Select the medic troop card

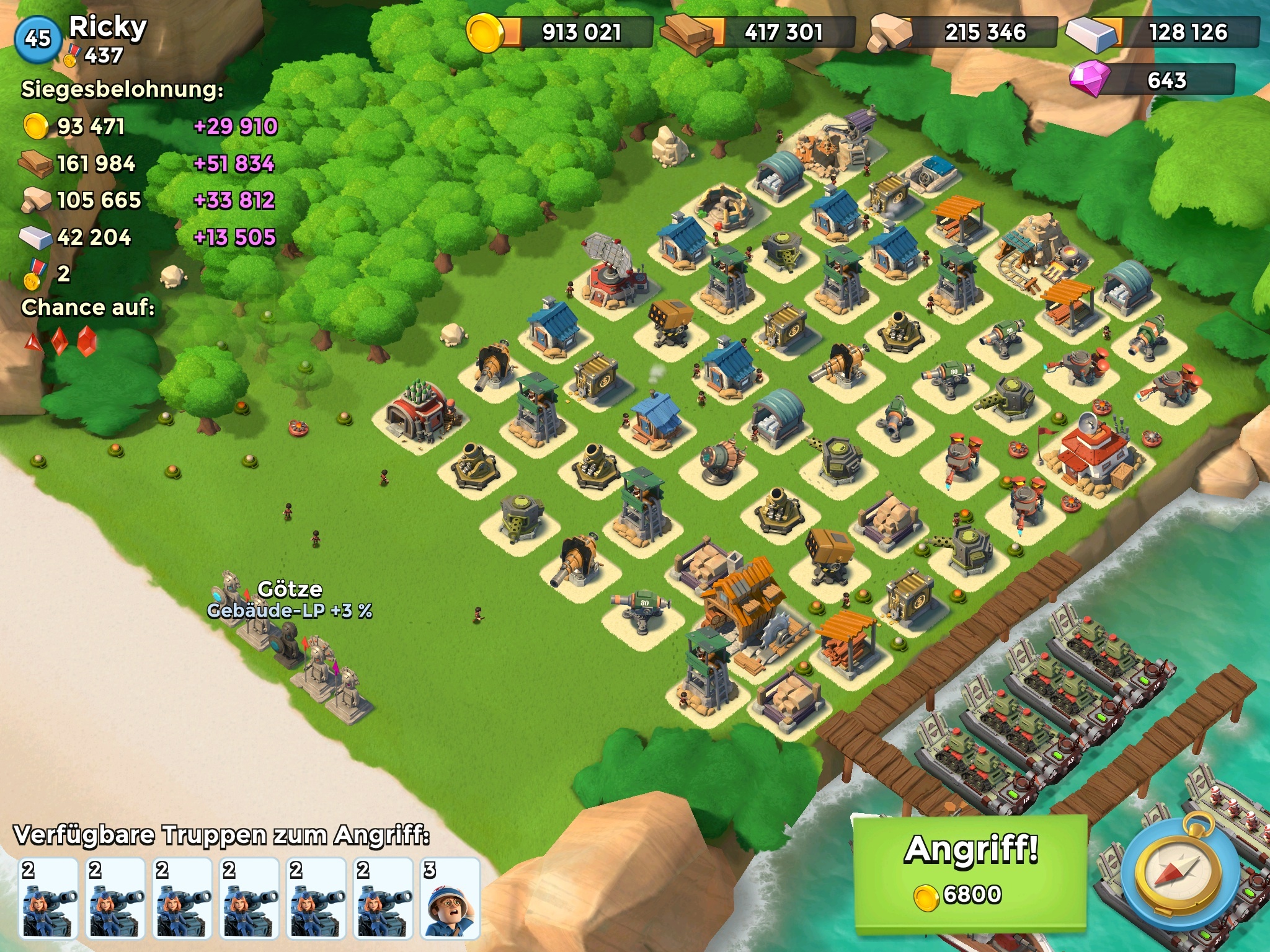tap(450, 898)
